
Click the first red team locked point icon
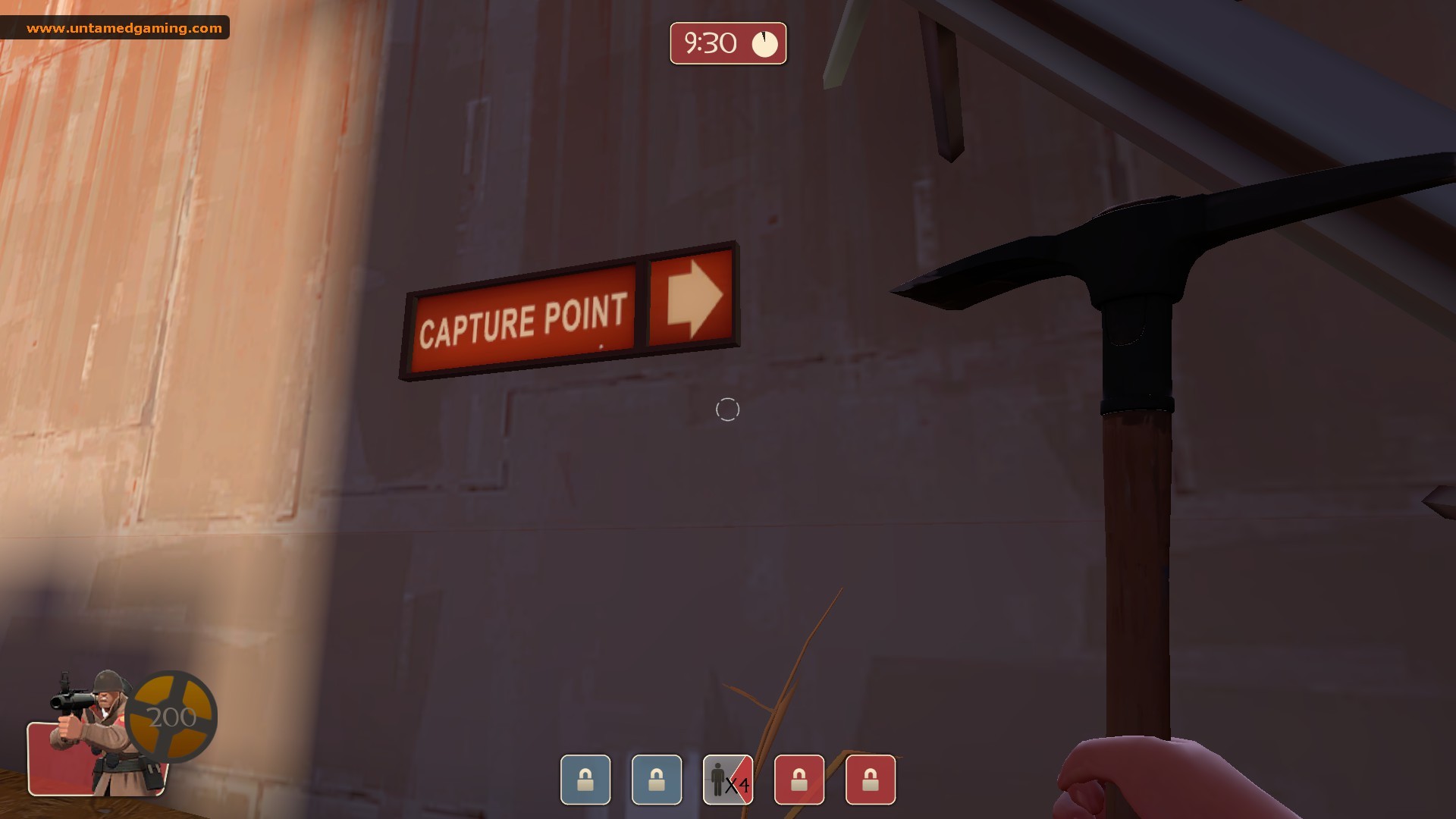point(799,780)
